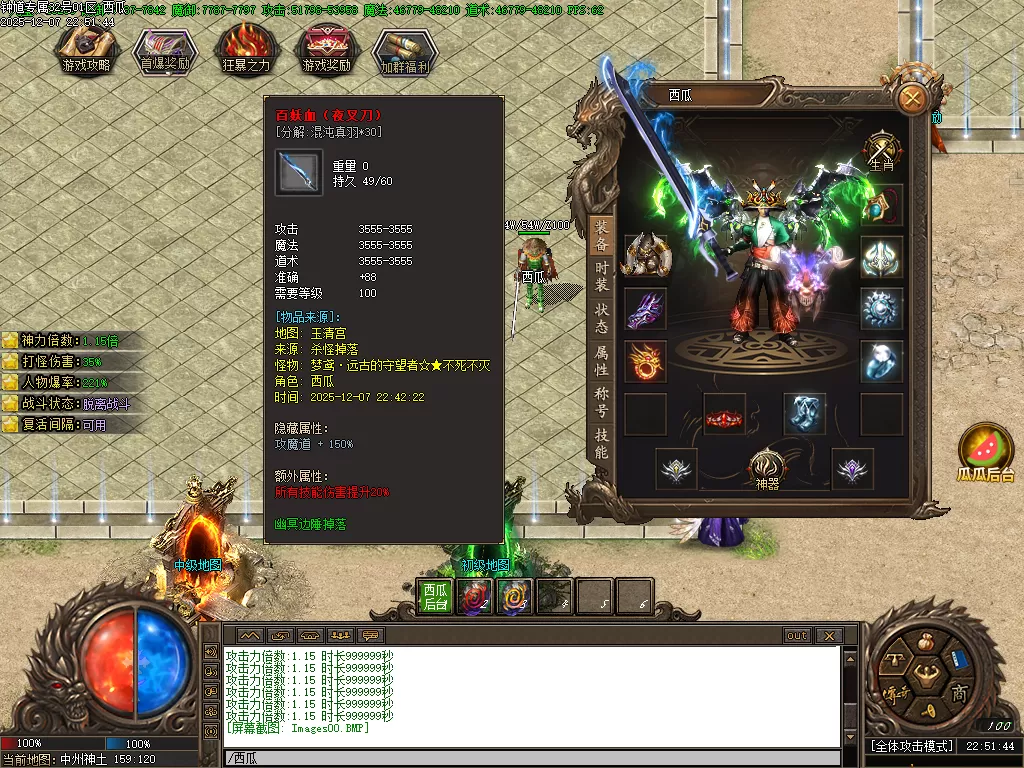
Task: Open the 商 shop button
Action: point(958,693)
